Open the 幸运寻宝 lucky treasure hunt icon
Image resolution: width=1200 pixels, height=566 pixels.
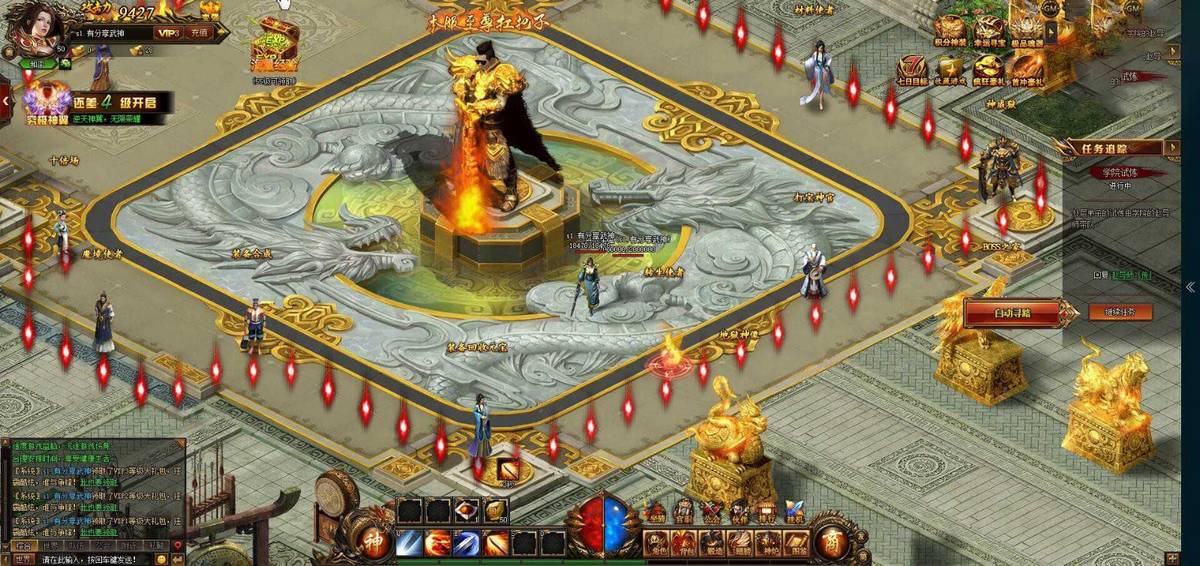coord(989,31)
